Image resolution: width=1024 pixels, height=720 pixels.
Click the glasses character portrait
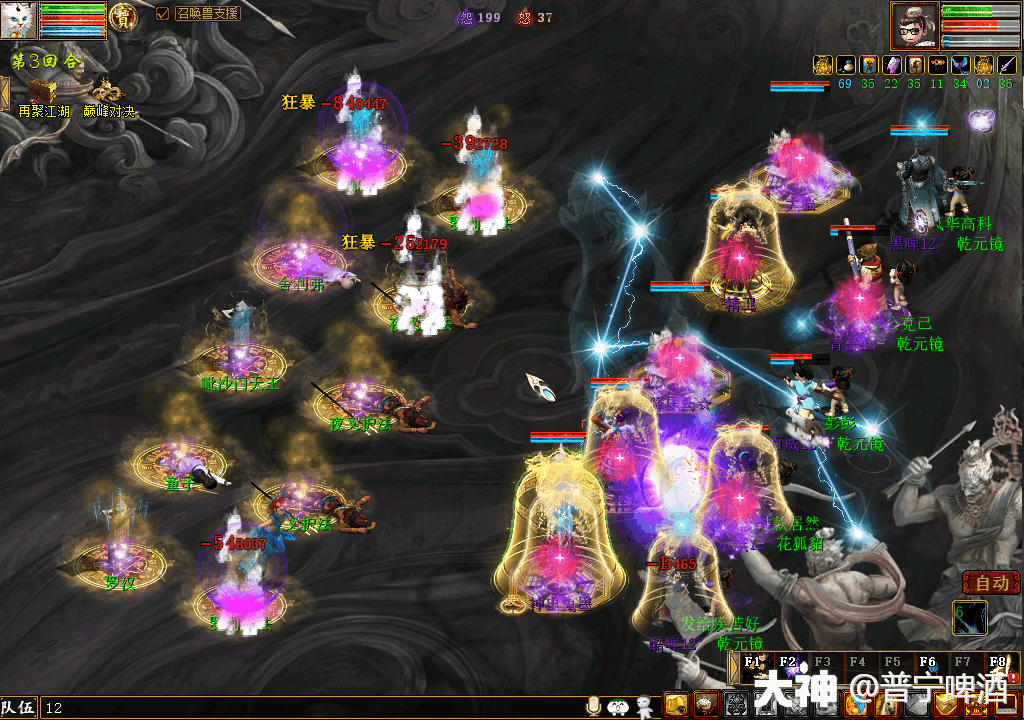point(914,26)
